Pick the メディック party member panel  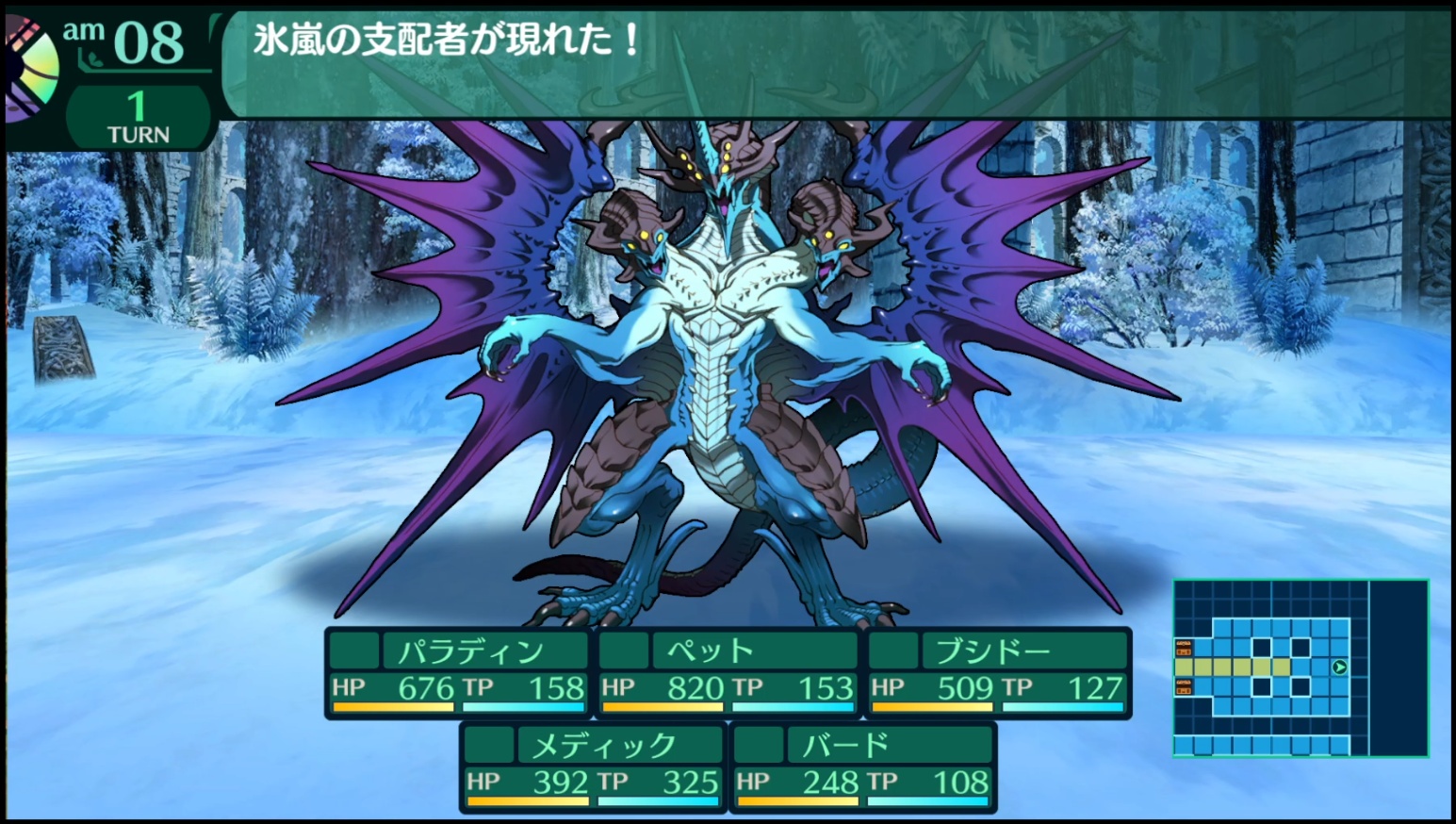[x=593, y=767]
